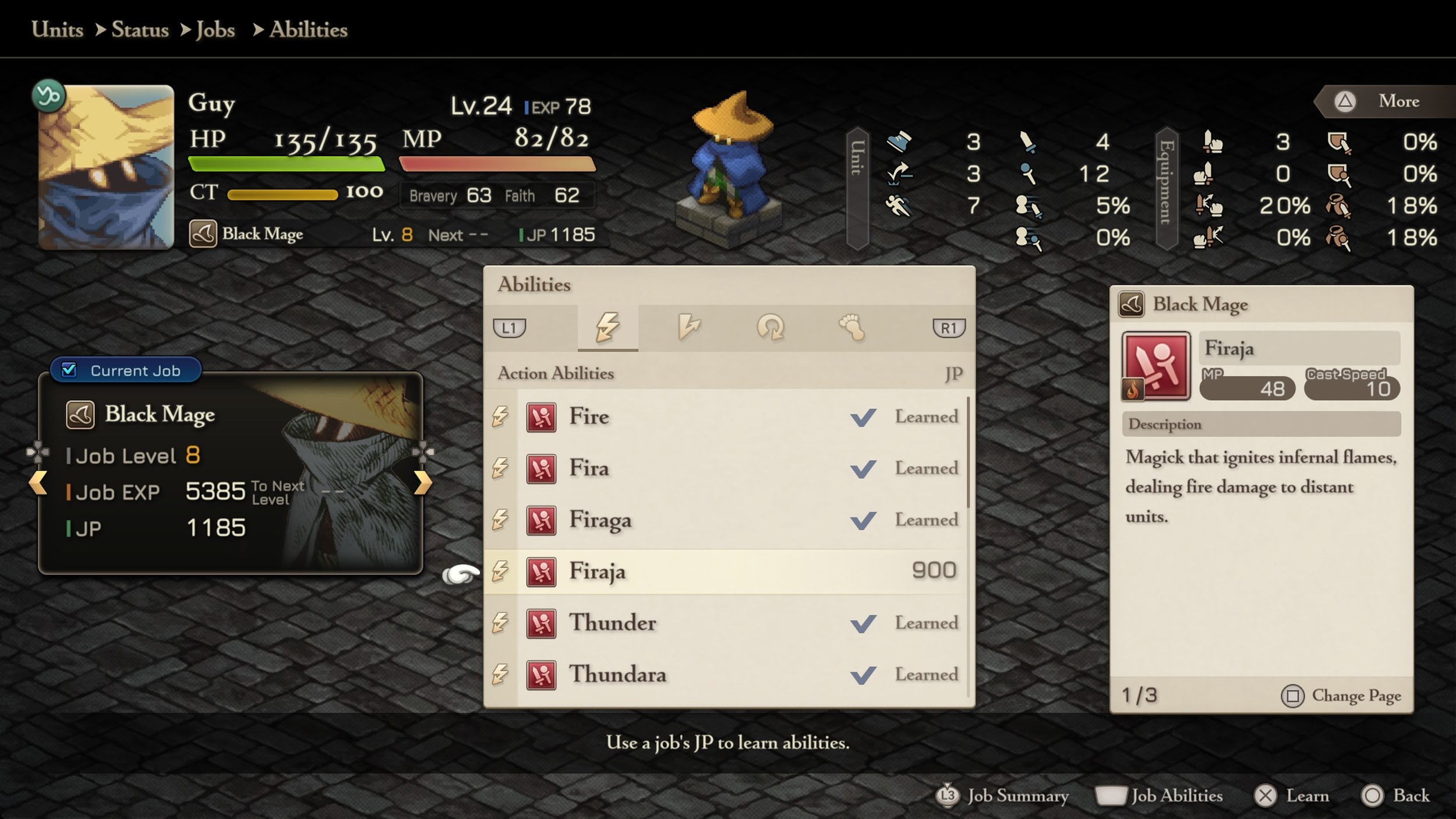Click the Firaja spell icon in description panel
The image size is (1456, 819).
click(x=1156, y=366)
